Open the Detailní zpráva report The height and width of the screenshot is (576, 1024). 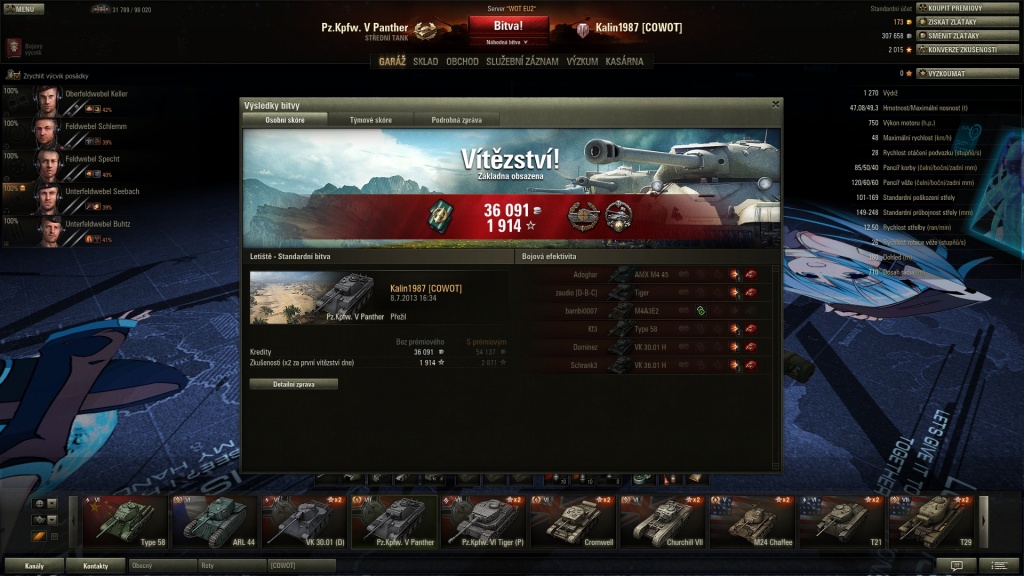(x=293, y=384)
